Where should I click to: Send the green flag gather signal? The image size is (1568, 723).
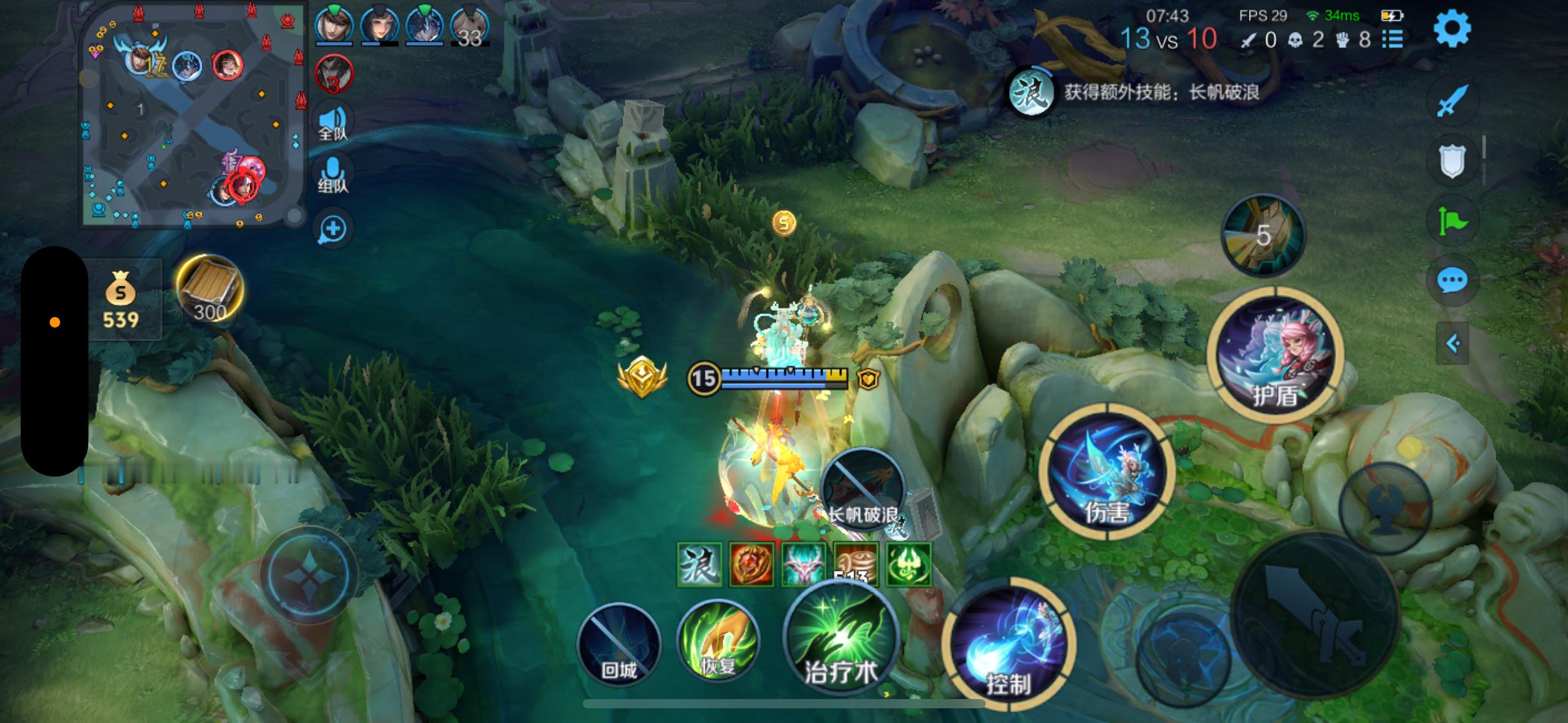[1452, 221]
